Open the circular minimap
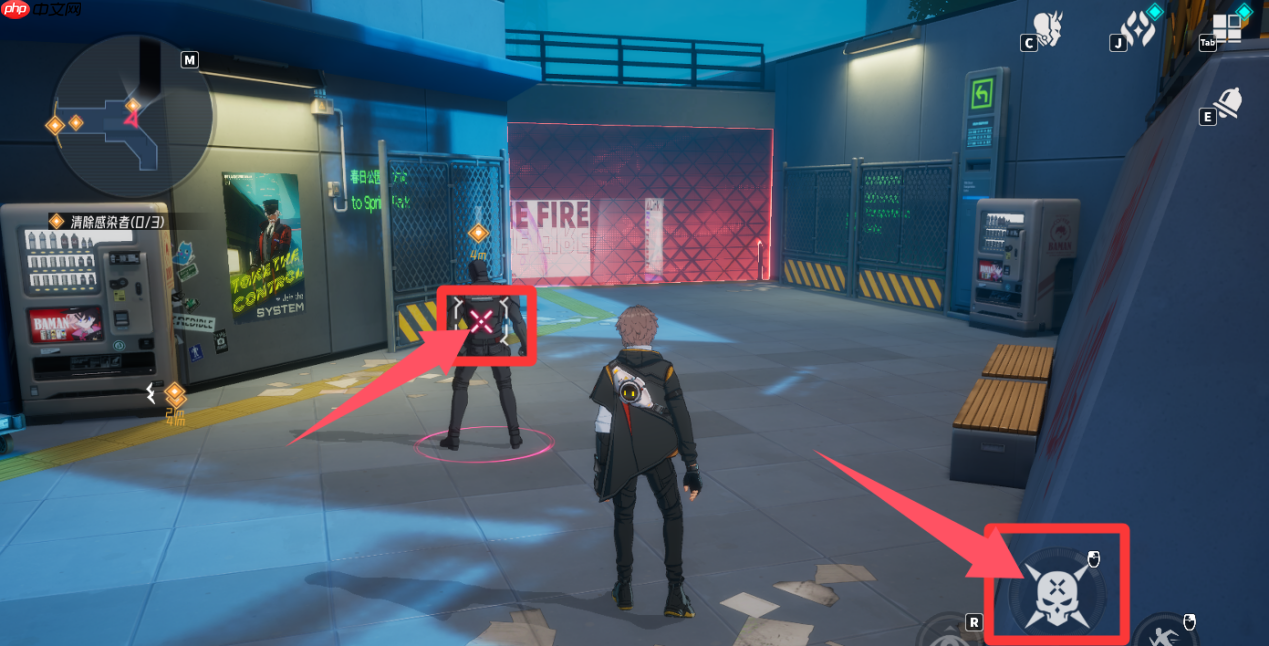1269x646 pixels. coord(131,117)
